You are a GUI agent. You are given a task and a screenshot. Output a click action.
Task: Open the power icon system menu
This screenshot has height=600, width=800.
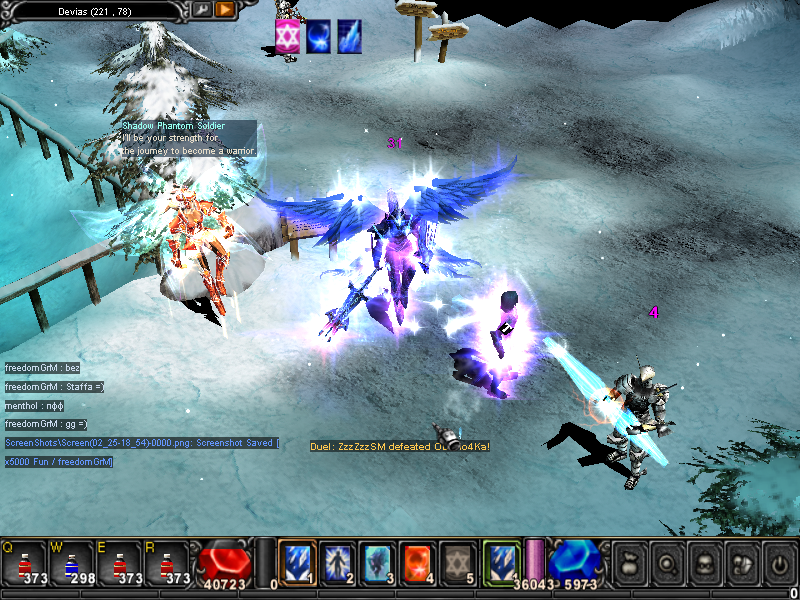pyautogui.click(x=778, y=562)
